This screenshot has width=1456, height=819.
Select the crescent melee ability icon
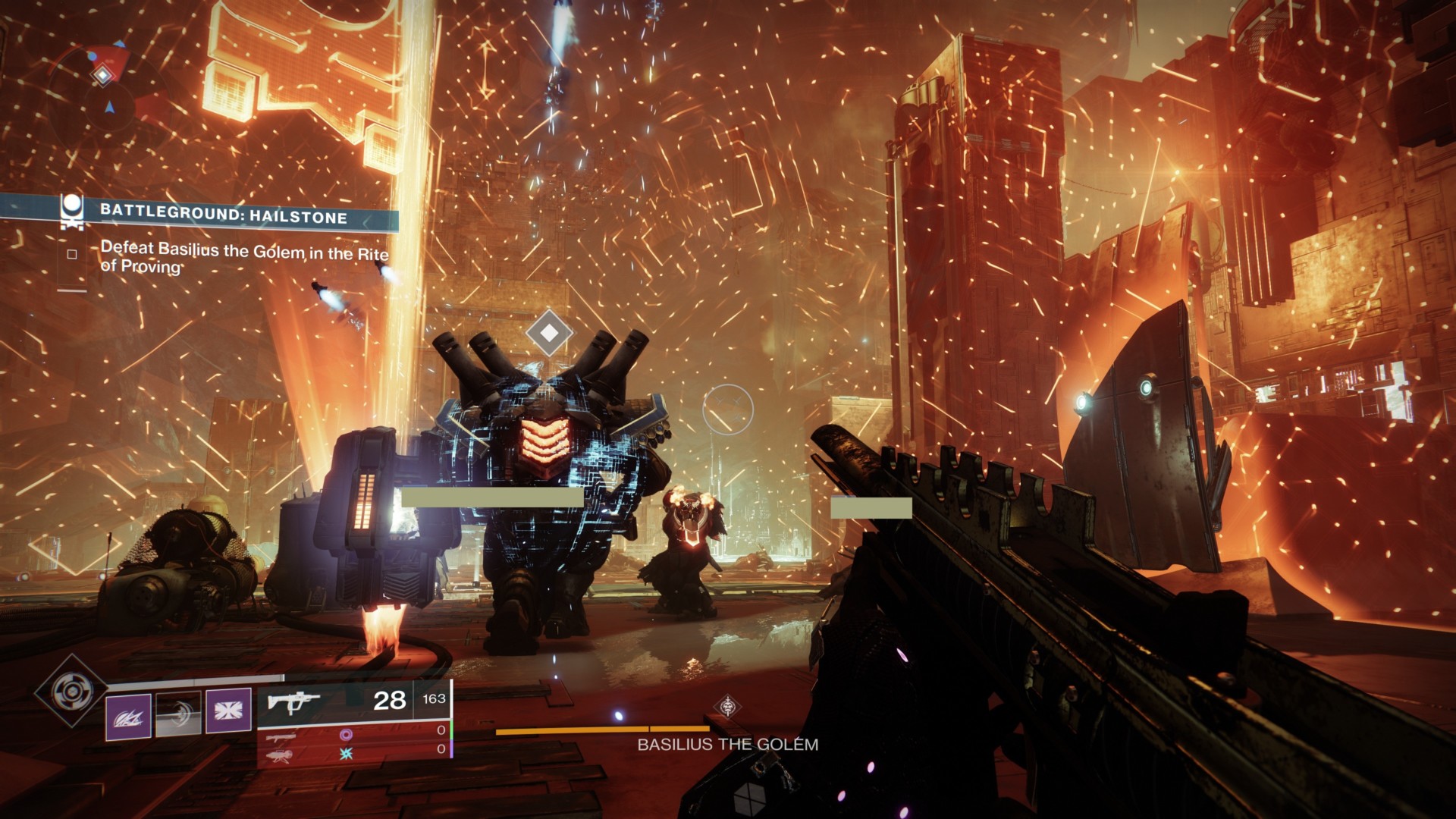[x=178, y=714]
